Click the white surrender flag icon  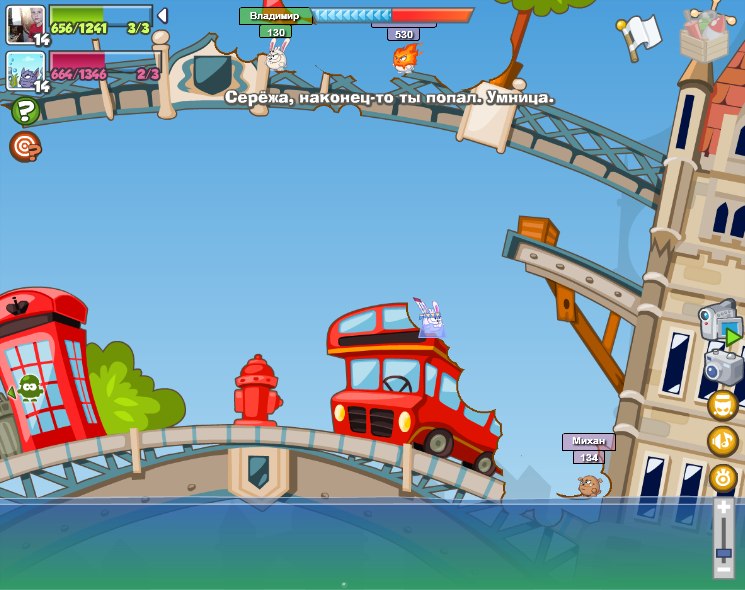coord(641,34)
